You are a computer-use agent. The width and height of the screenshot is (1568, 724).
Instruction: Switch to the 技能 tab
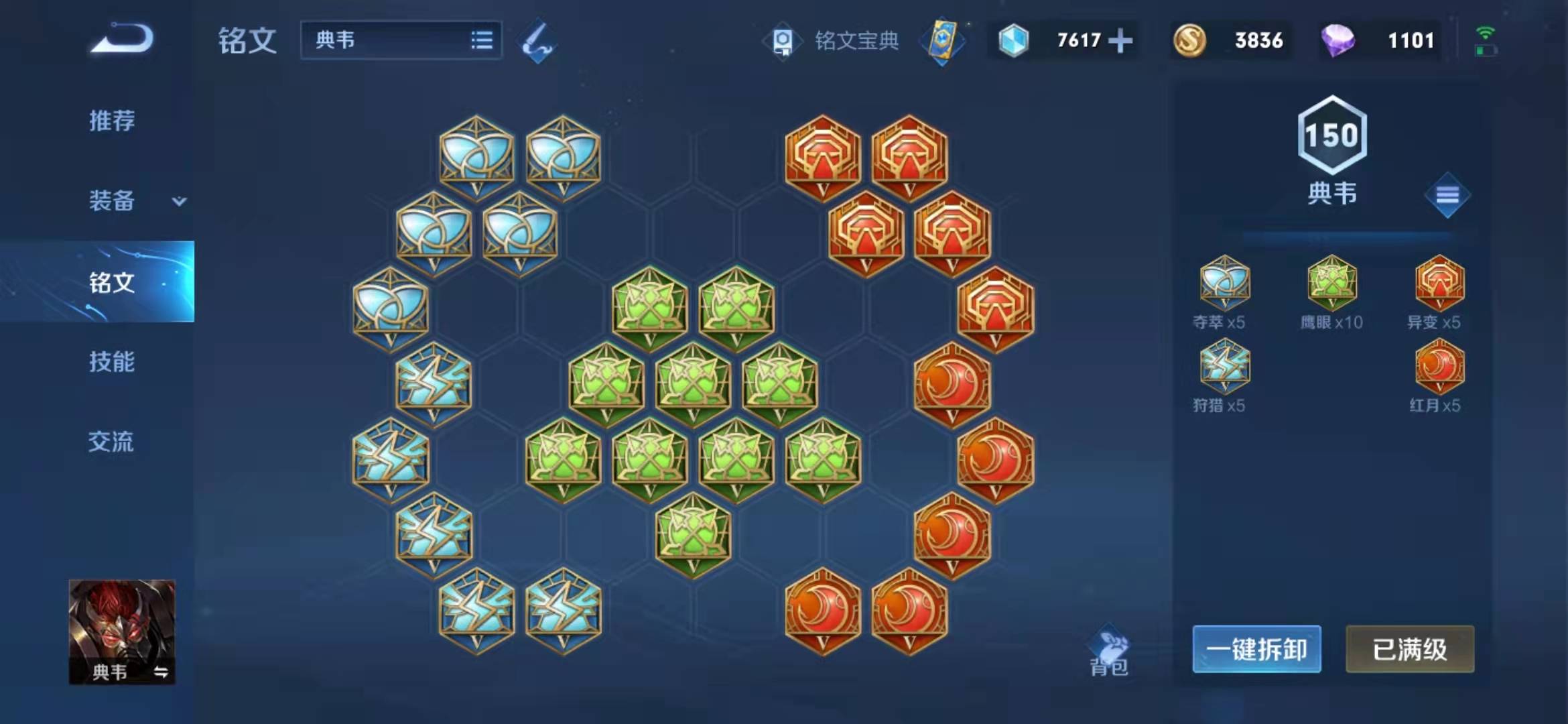(x=111, y=362)
